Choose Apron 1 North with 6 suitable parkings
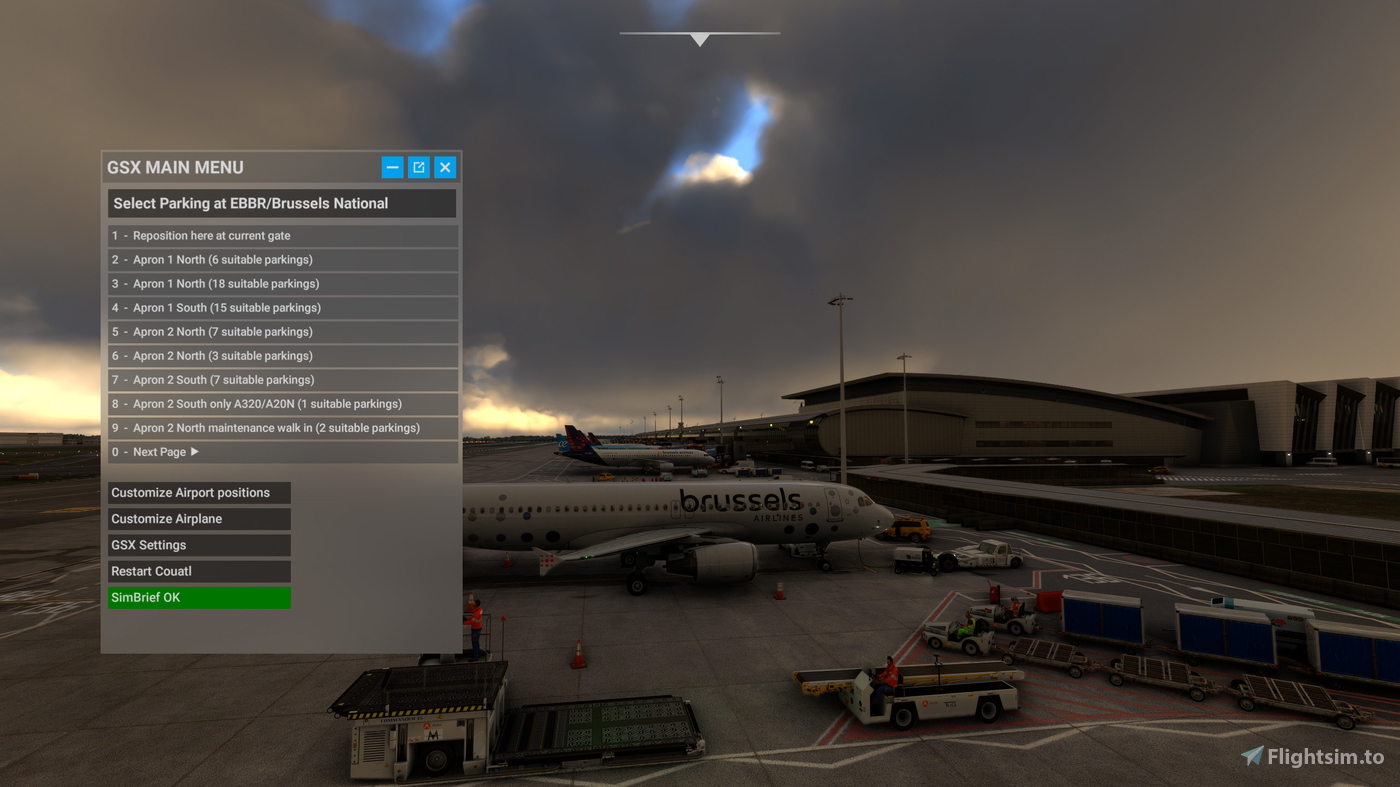The image size is (1400, 787). coord(283,259)
